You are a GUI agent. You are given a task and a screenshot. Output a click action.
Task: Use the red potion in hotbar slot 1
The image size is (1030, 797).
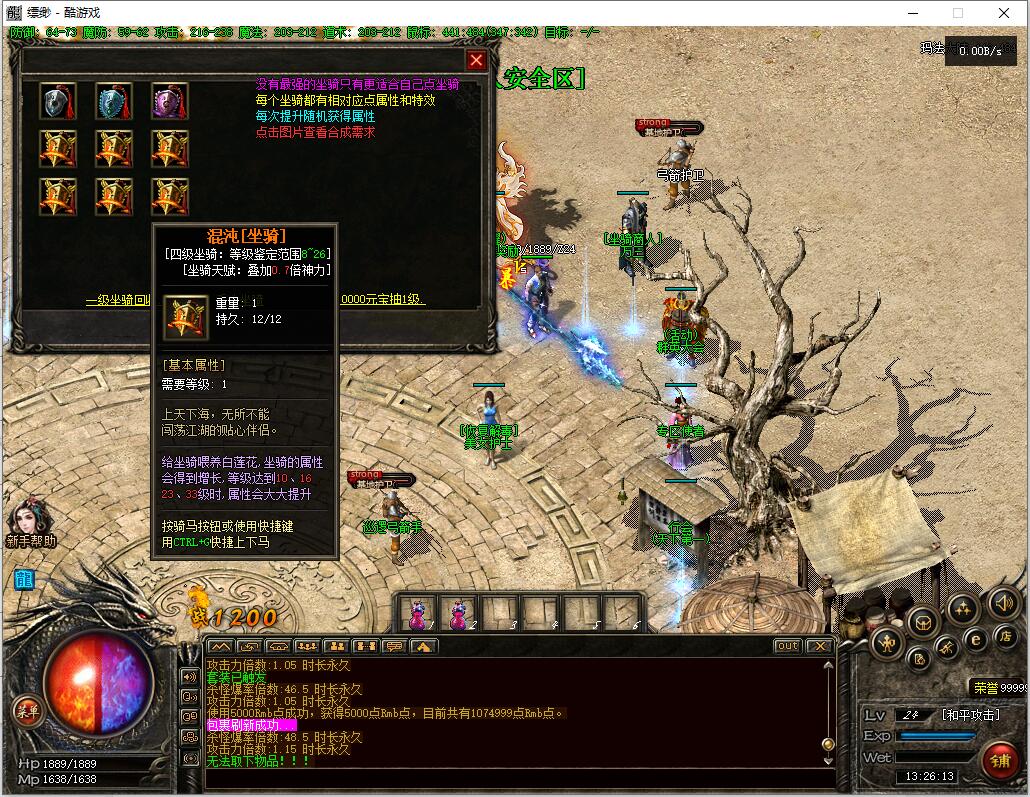click(x=417, y=612)
